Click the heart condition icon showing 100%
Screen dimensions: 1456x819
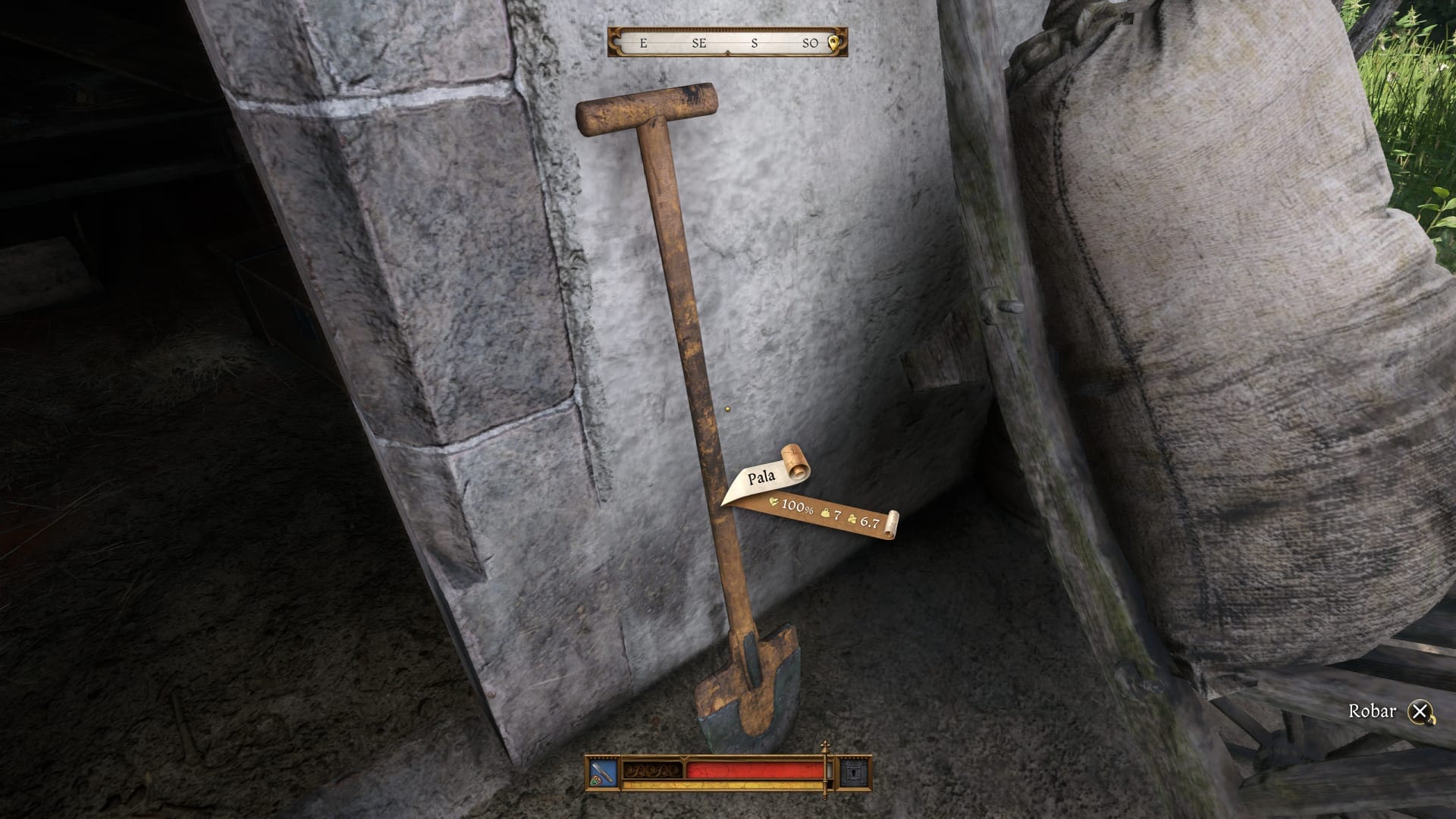pos(773,504)
